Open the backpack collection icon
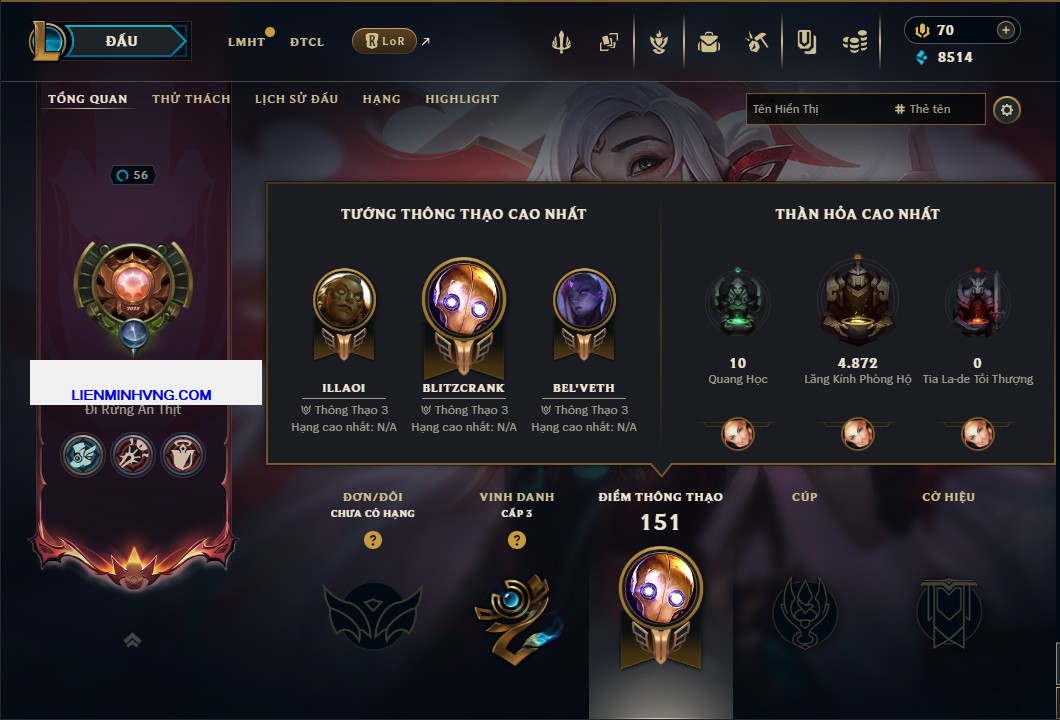The height and width of the screenshot is (720, 1060). tap(709, 42)
